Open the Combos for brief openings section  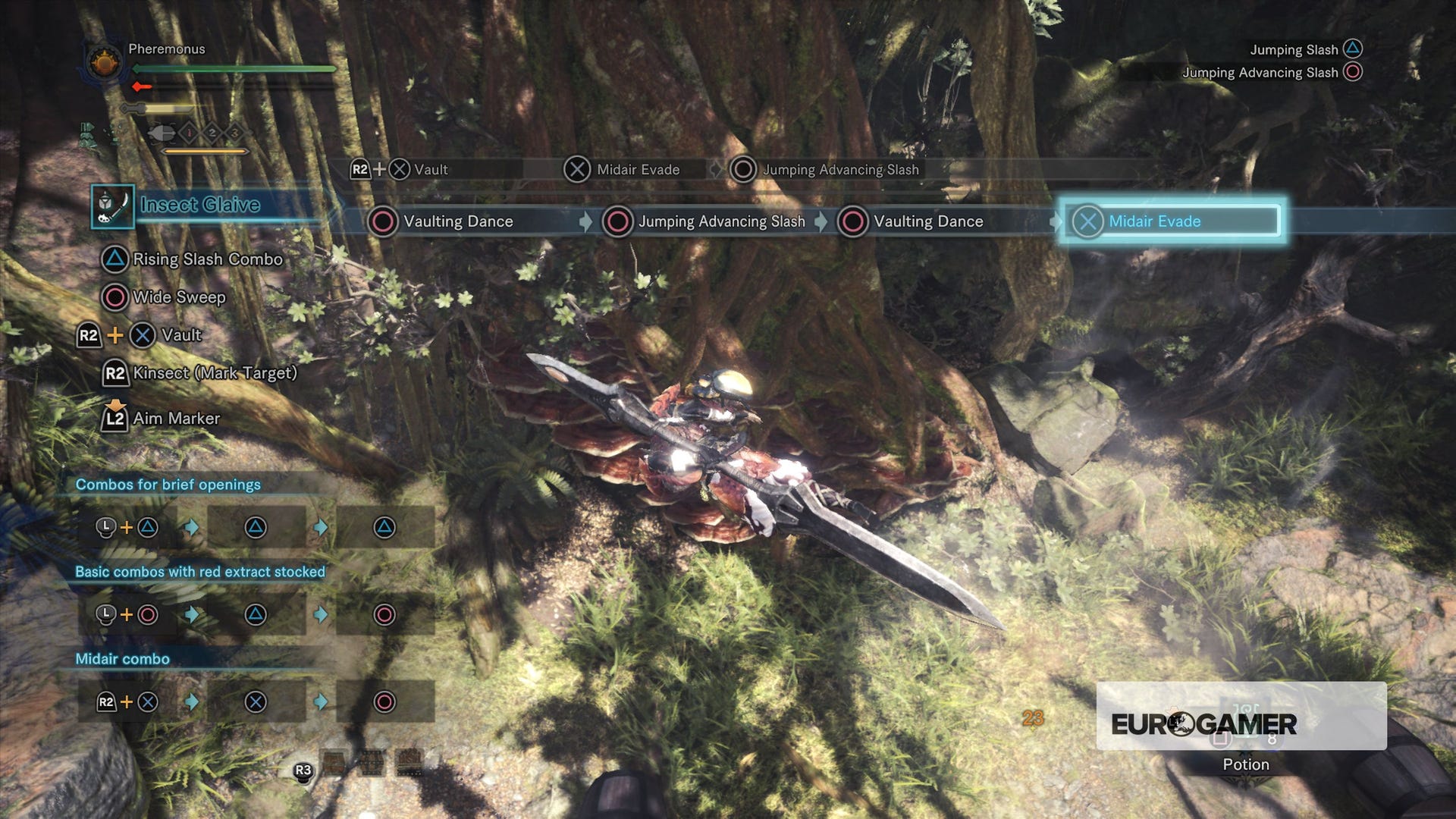[168, 485]
